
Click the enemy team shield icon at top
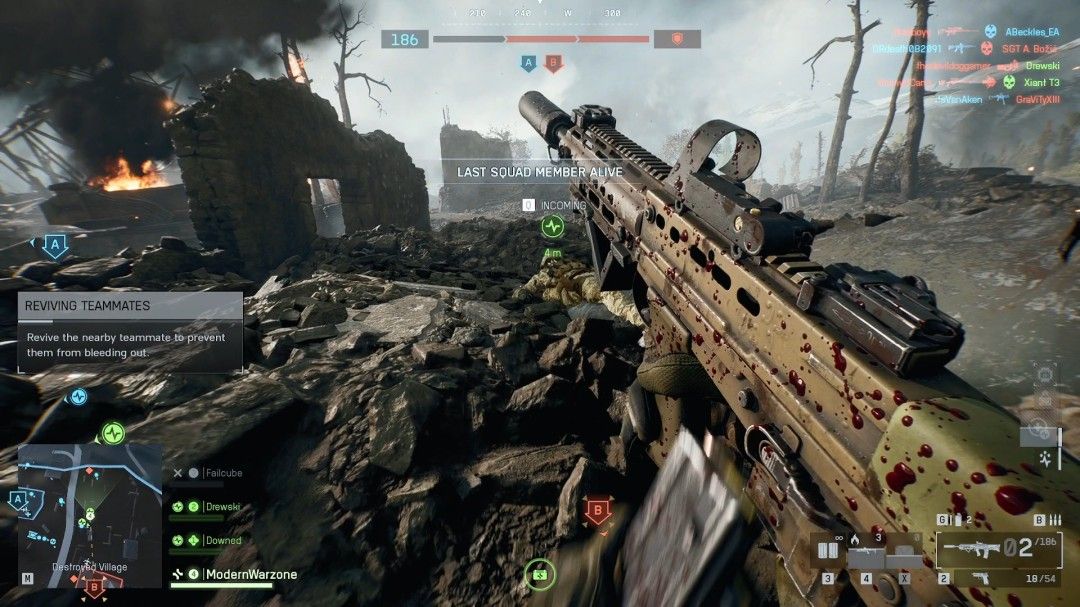pyautogui.click(x=677, y=39)
